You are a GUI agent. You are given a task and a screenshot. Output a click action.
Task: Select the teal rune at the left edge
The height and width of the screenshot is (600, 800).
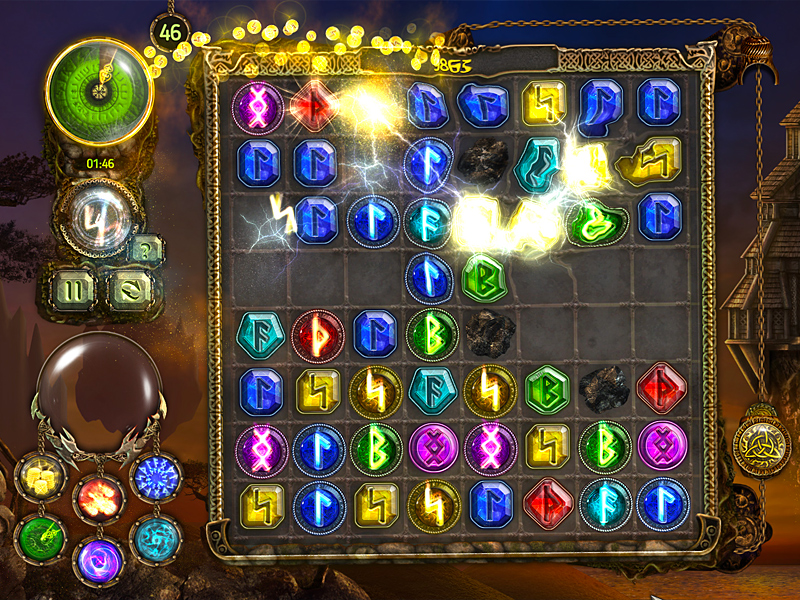(x=259, y=333)
